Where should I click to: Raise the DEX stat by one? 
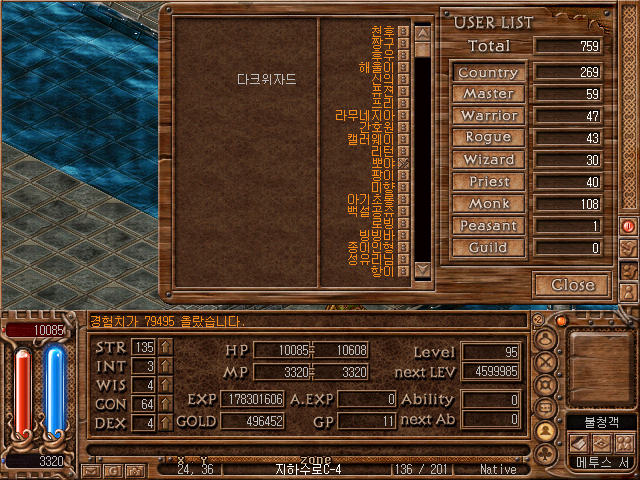tap(165, 423)
